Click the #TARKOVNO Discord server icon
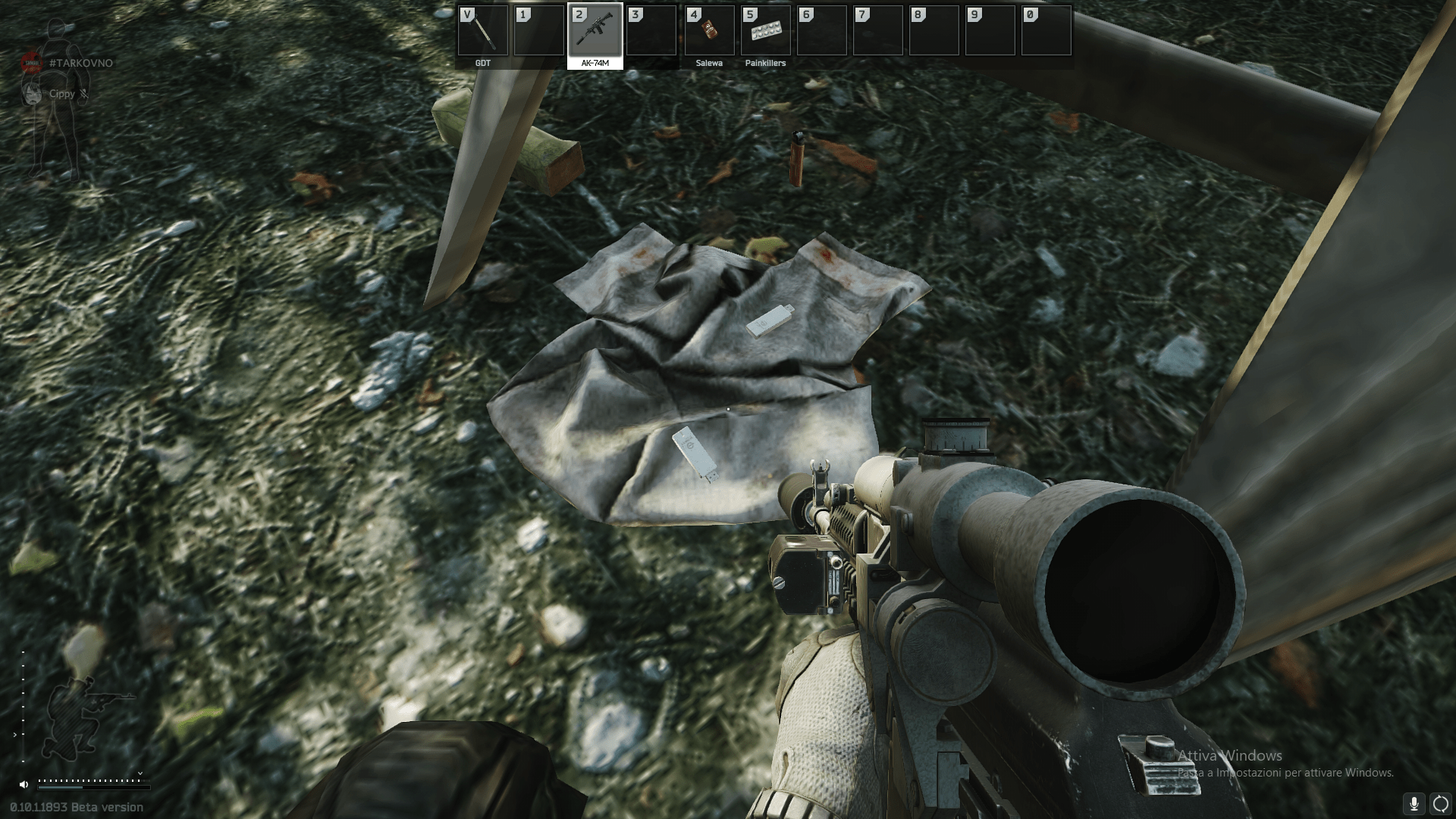This screenshot has width=1456, height=819. (x=32, y=63)
